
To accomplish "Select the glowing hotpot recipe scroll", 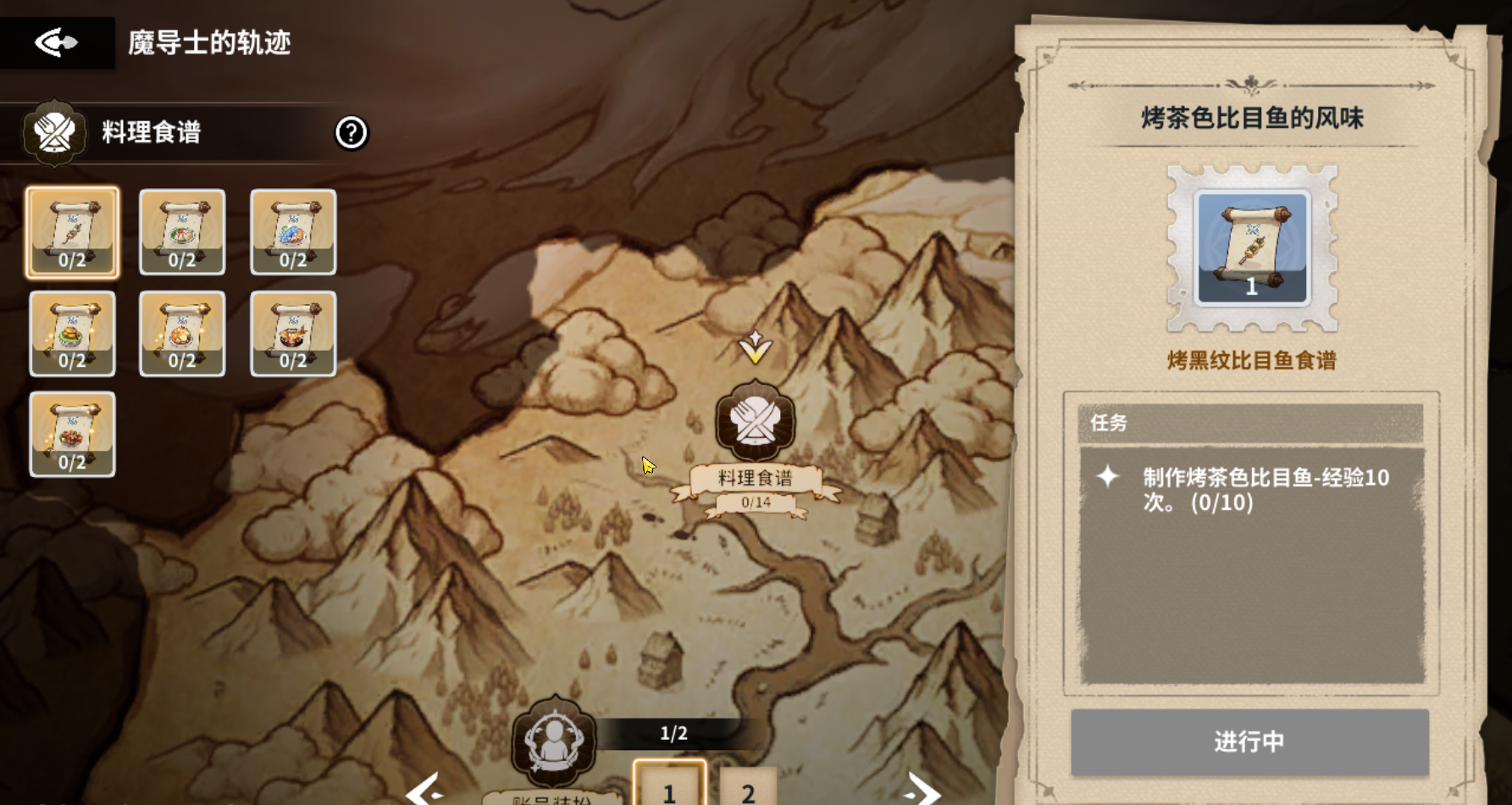I will [182, 333].
